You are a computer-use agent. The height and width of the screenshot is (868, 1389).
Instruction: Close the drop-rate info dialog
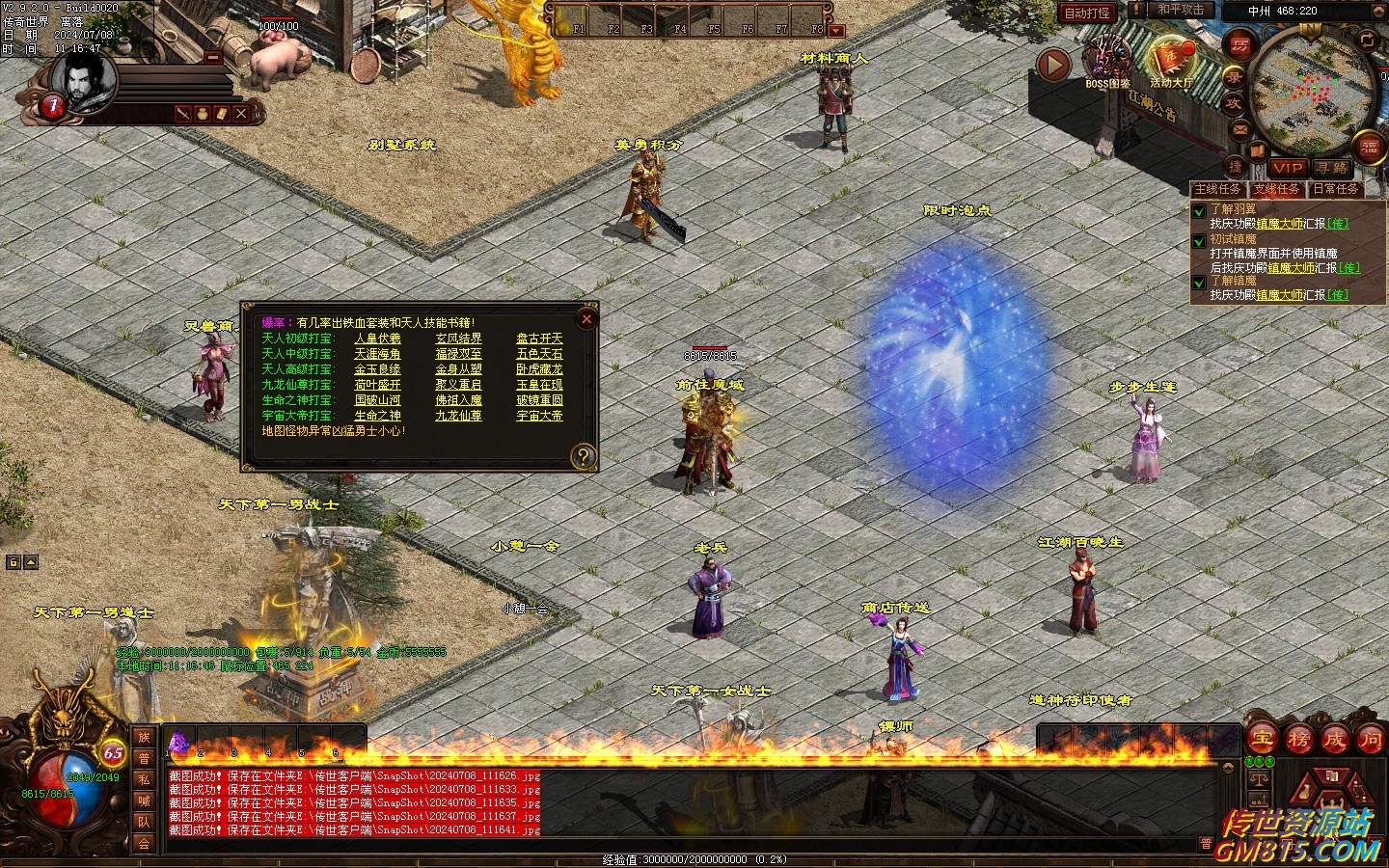586,319
